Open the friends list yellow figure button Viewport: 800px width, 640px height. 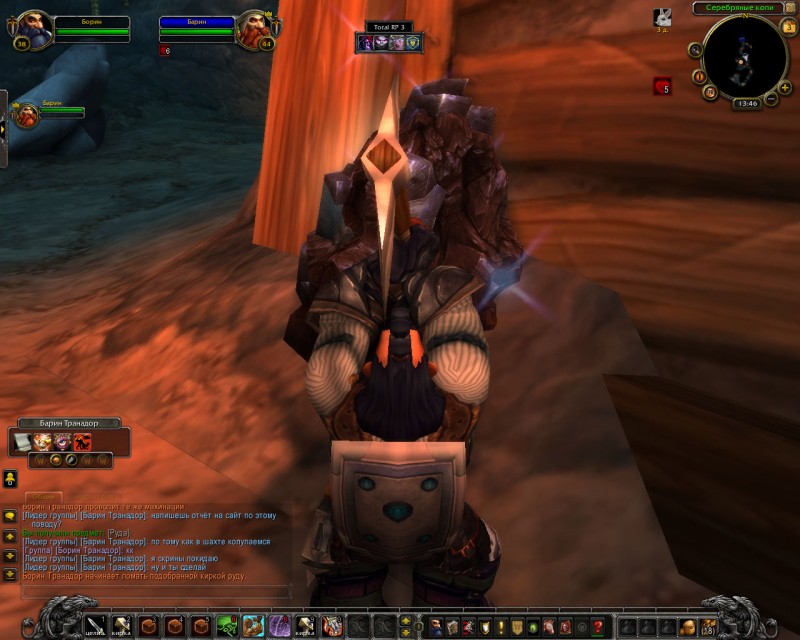[x=9, y=478]
